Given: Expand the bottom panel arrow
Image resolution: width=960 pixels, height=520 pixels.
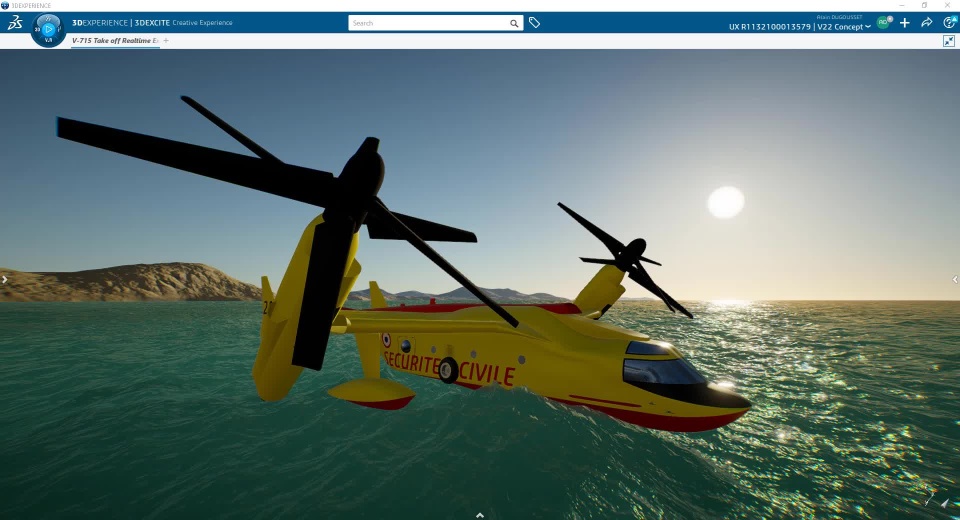Looking at the screenshot, I should click(480, 515).
